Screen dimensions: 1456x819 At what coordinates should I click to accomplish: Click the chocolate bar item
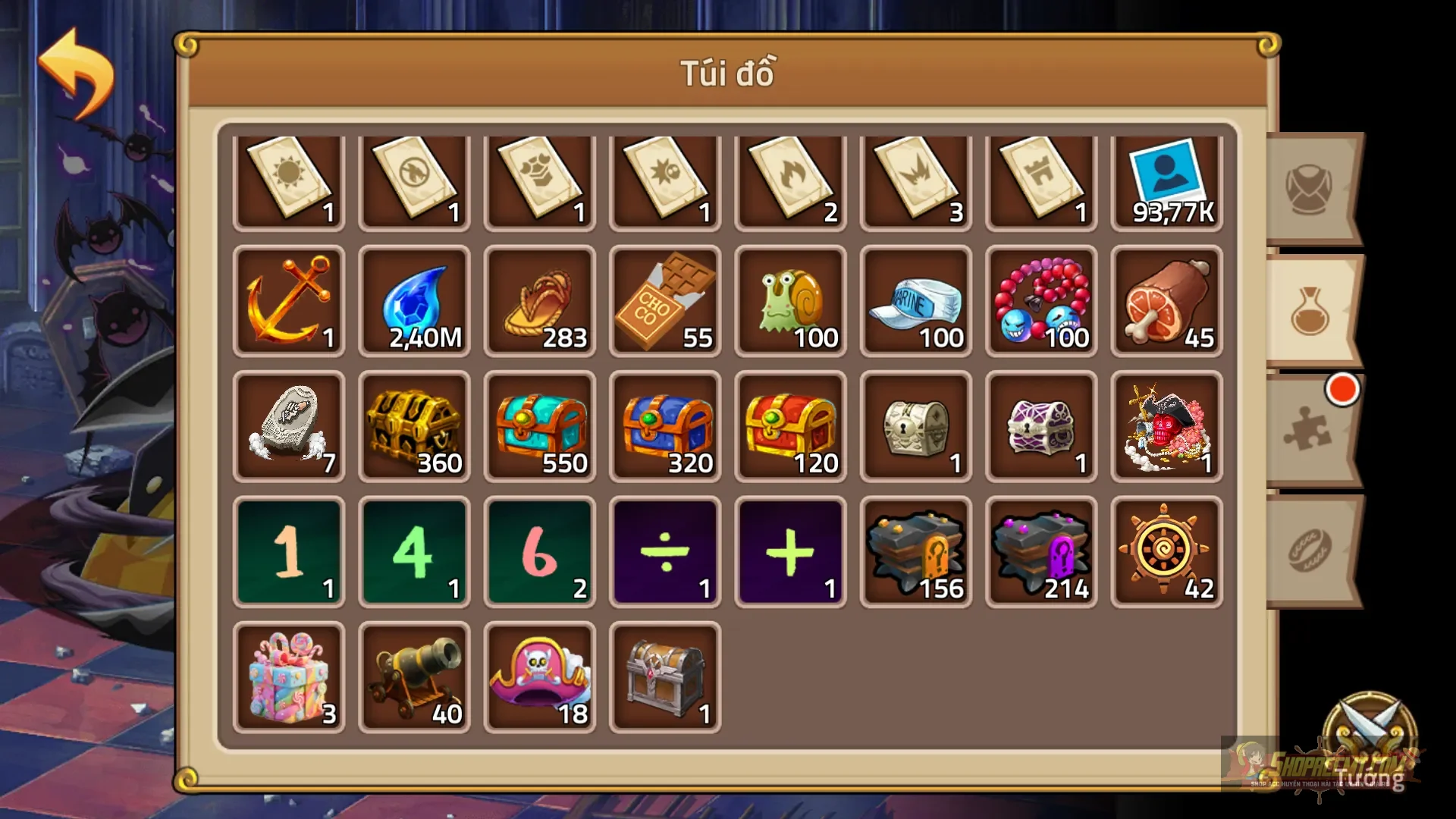pyautogui.click(x=665, y=303)
